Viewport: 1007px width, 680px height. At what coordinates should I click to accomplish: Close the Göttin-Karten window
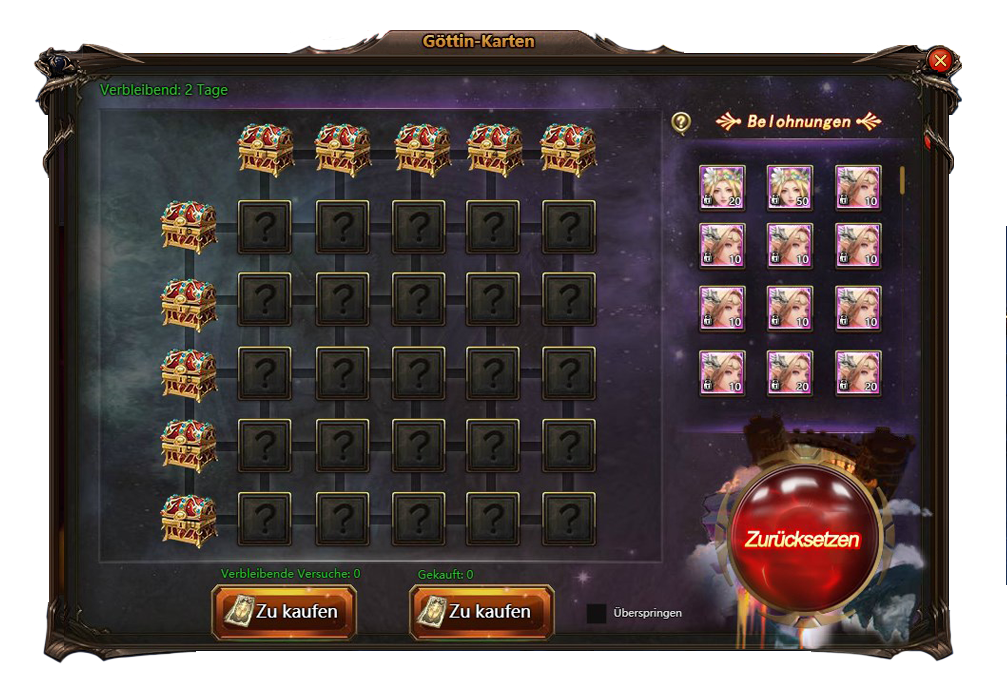tap(939, 60)
